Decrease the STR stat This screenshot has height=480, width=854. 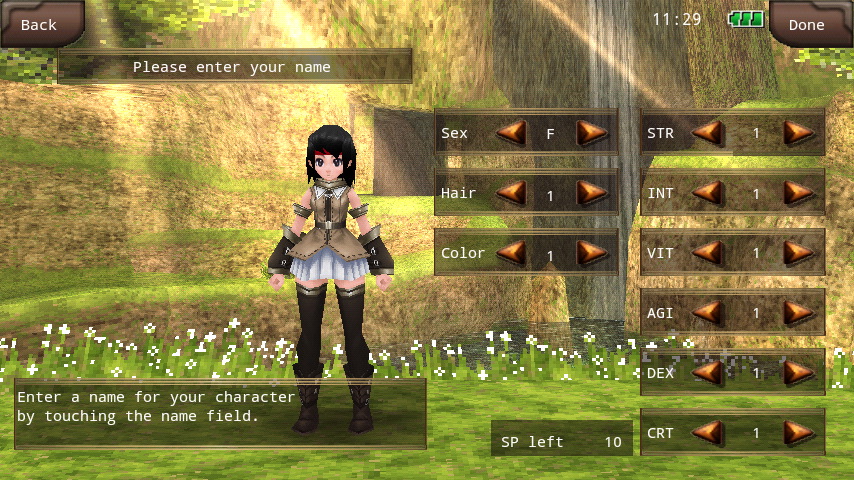(x=708, y=132)
